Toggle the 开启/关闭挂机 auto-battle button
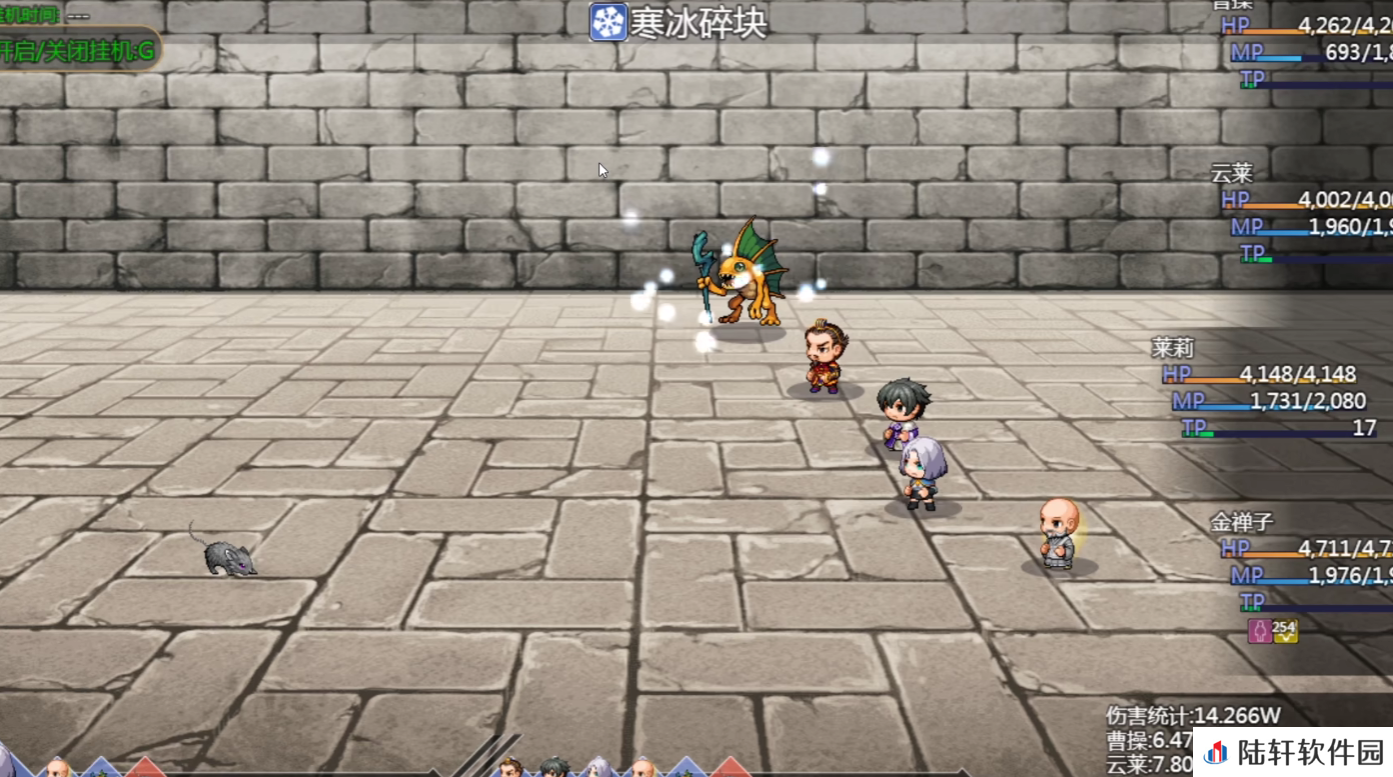Image resolution: width=1393 pixels, height=777 pixels. (x=78, y=50)
